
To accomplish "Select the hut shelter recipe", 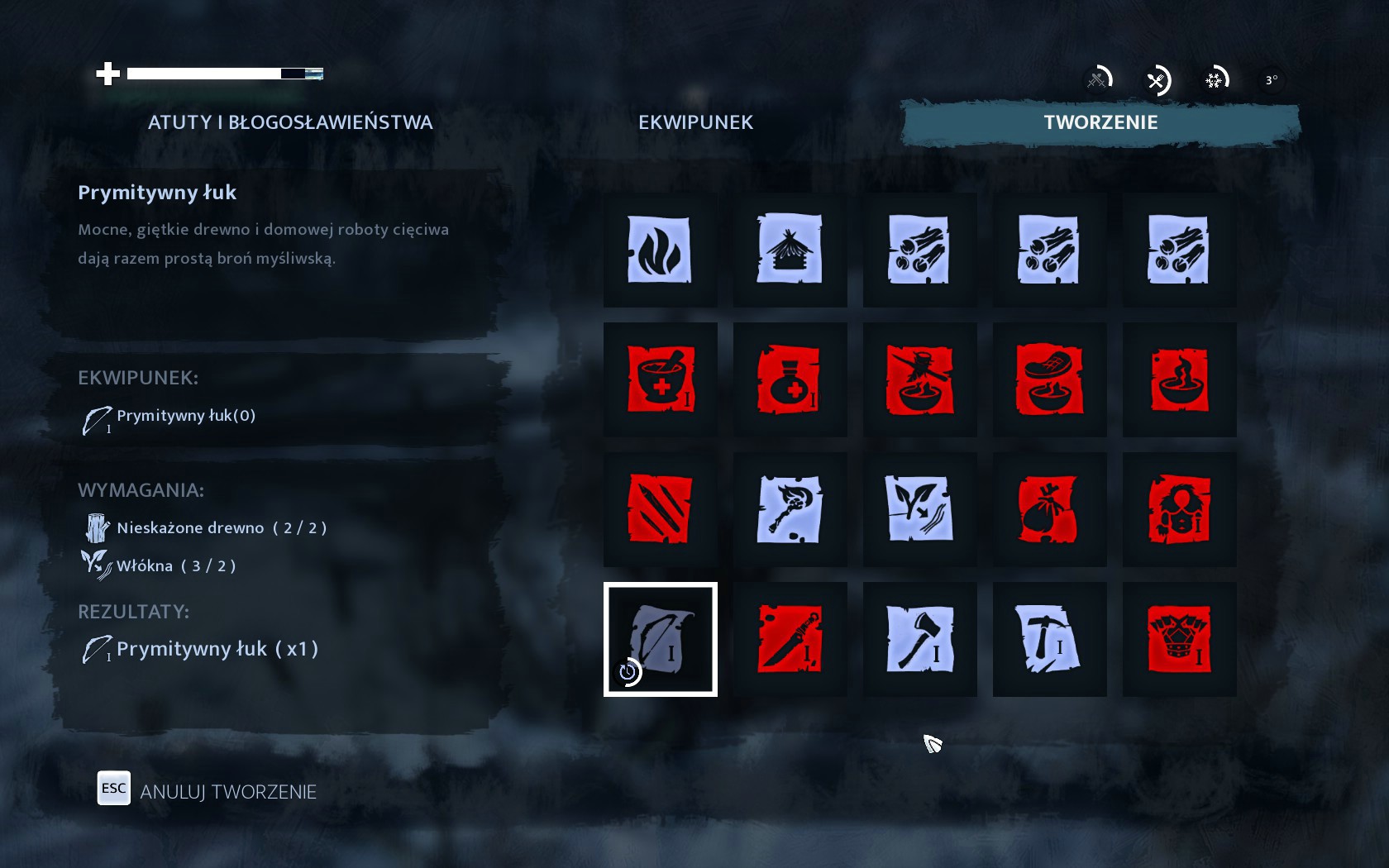I will [790, 250].
